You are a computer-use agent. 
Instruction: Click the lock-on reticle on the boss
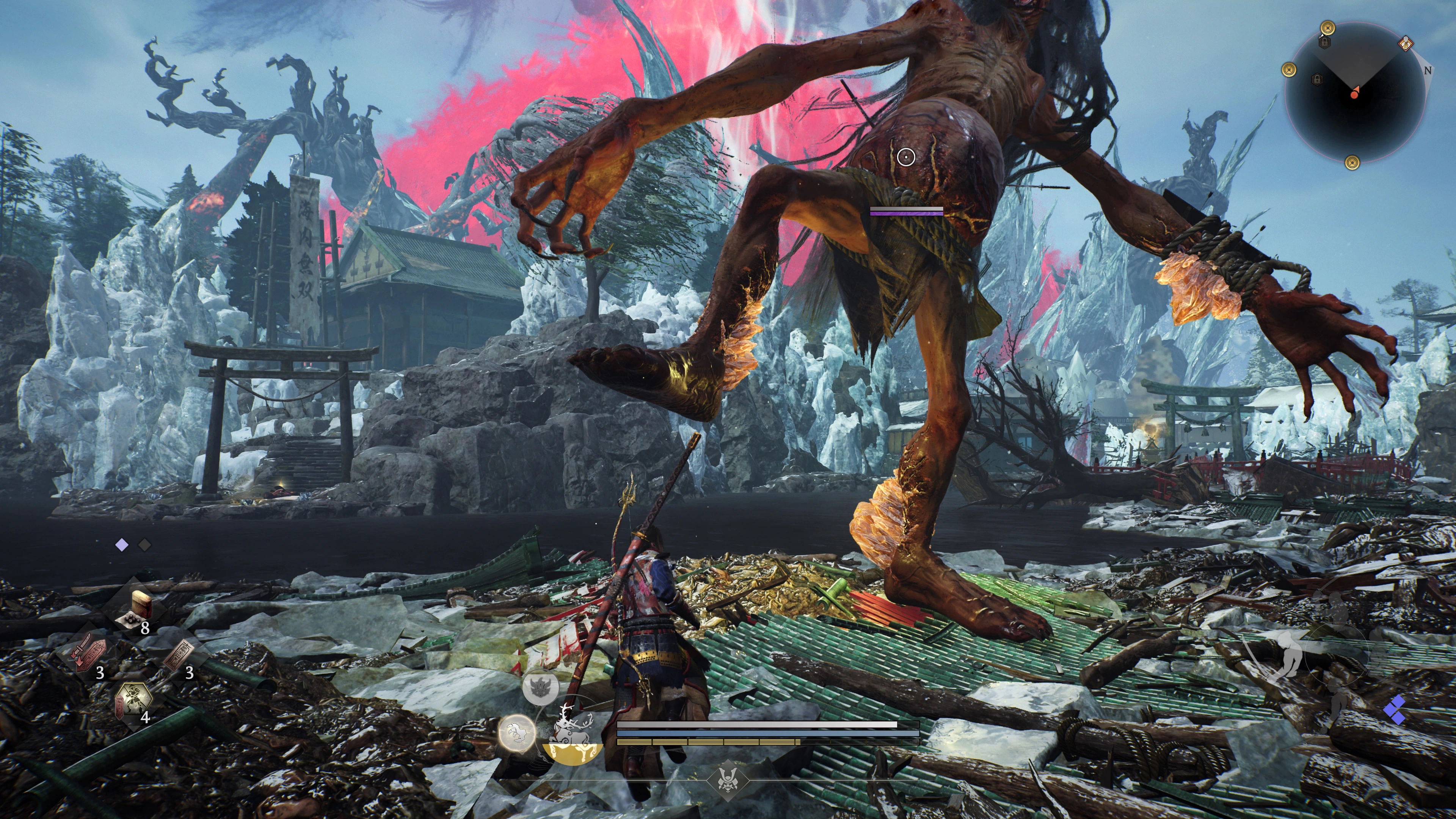(906, 157)
